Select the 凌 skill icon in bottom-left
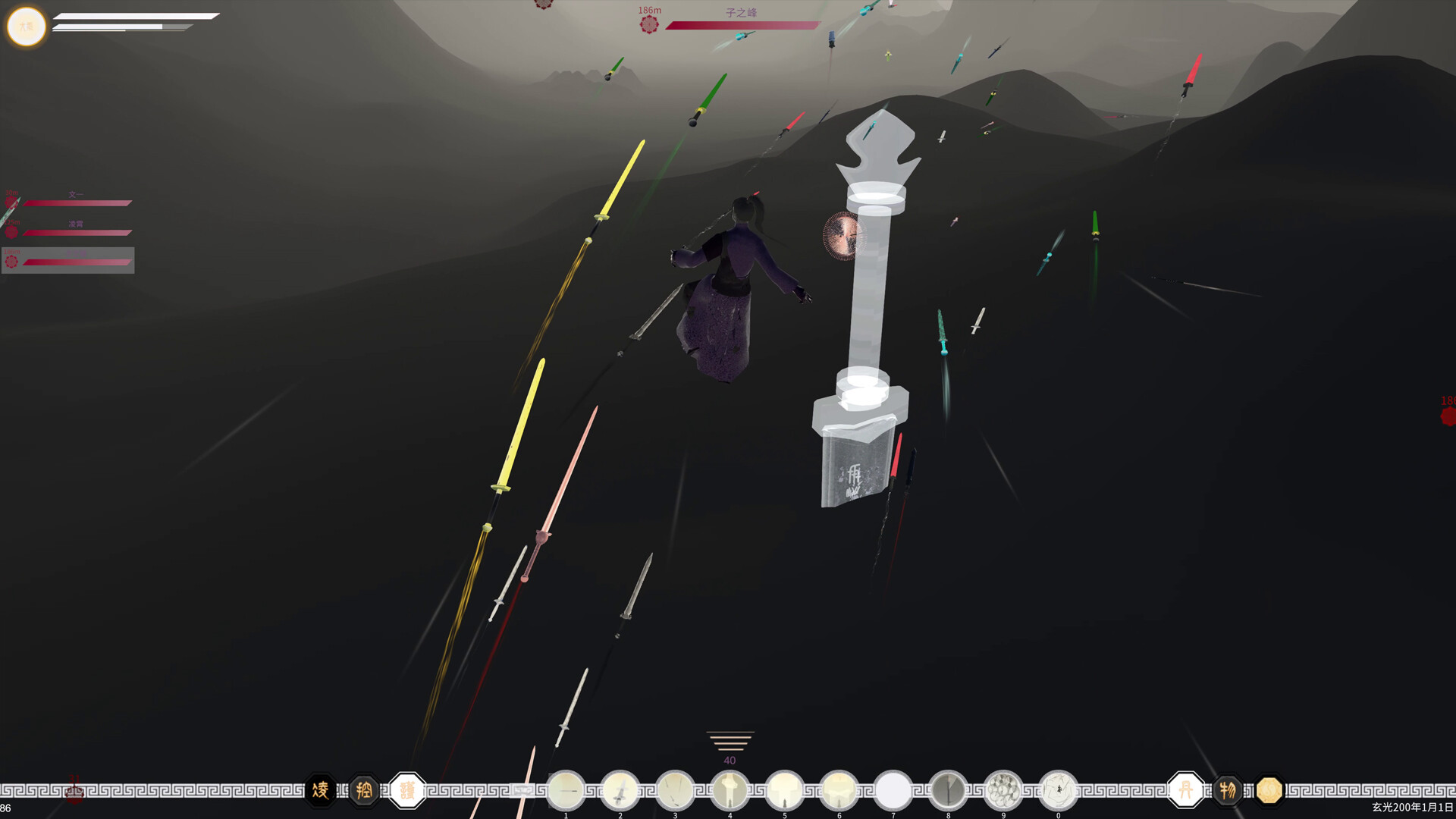 (320, 790)
